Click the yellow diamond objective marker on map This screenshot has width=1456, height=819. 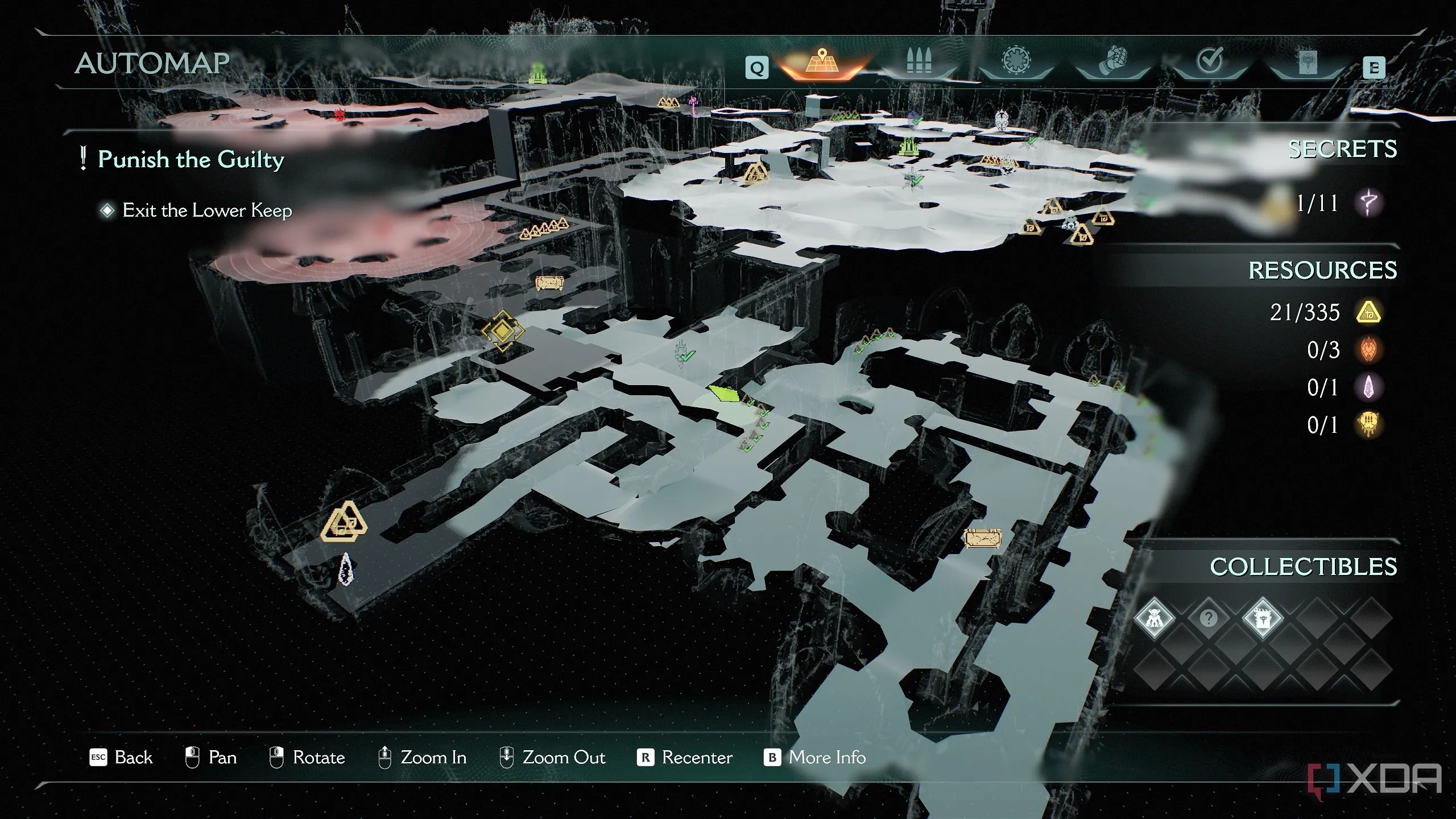pos(502,330)
